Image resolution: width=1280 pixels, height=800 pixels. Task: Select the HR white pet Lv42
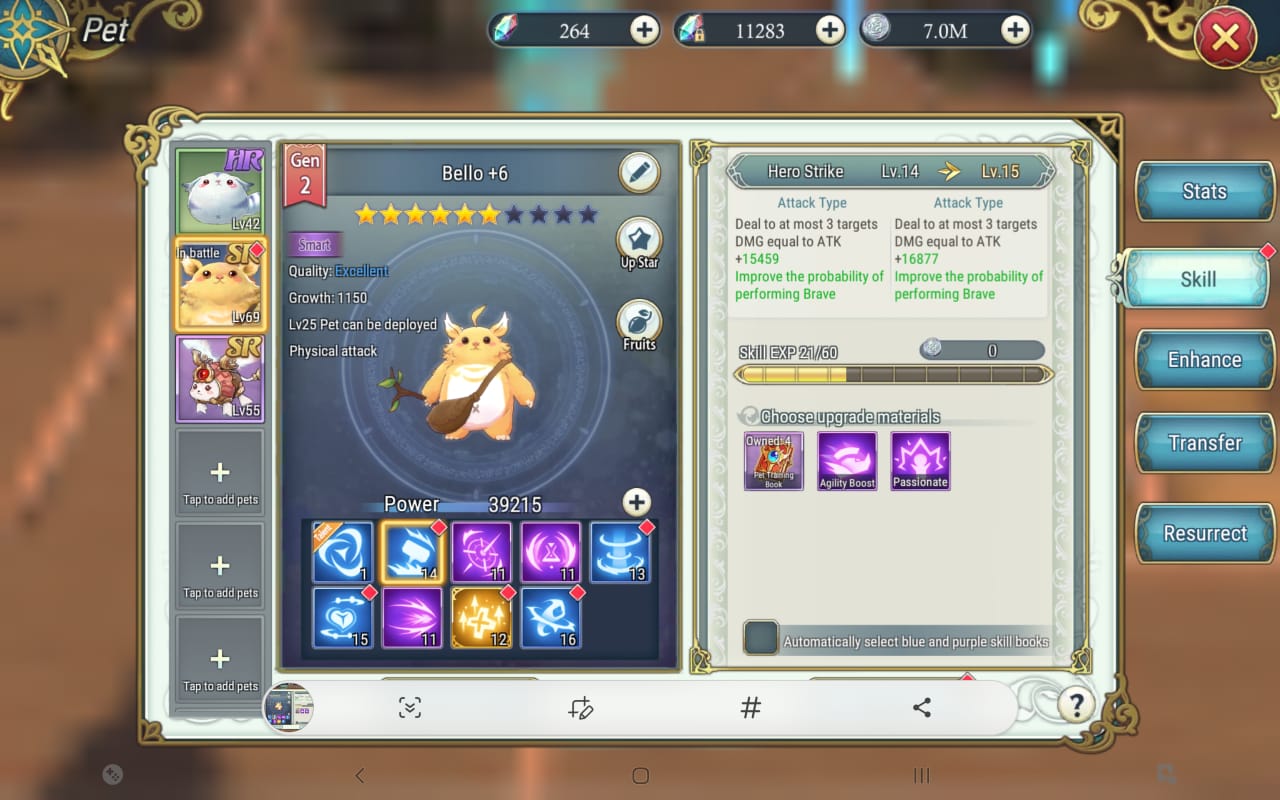tap(220, 191)
